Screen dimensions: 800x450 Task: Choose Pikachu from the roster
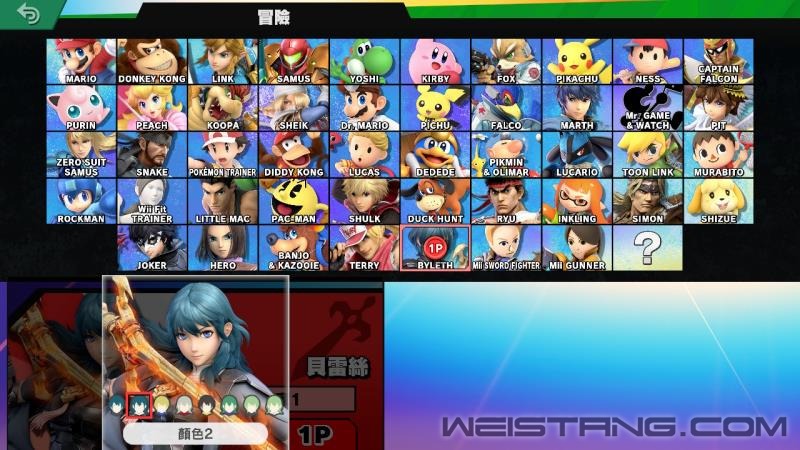[577, 62]
